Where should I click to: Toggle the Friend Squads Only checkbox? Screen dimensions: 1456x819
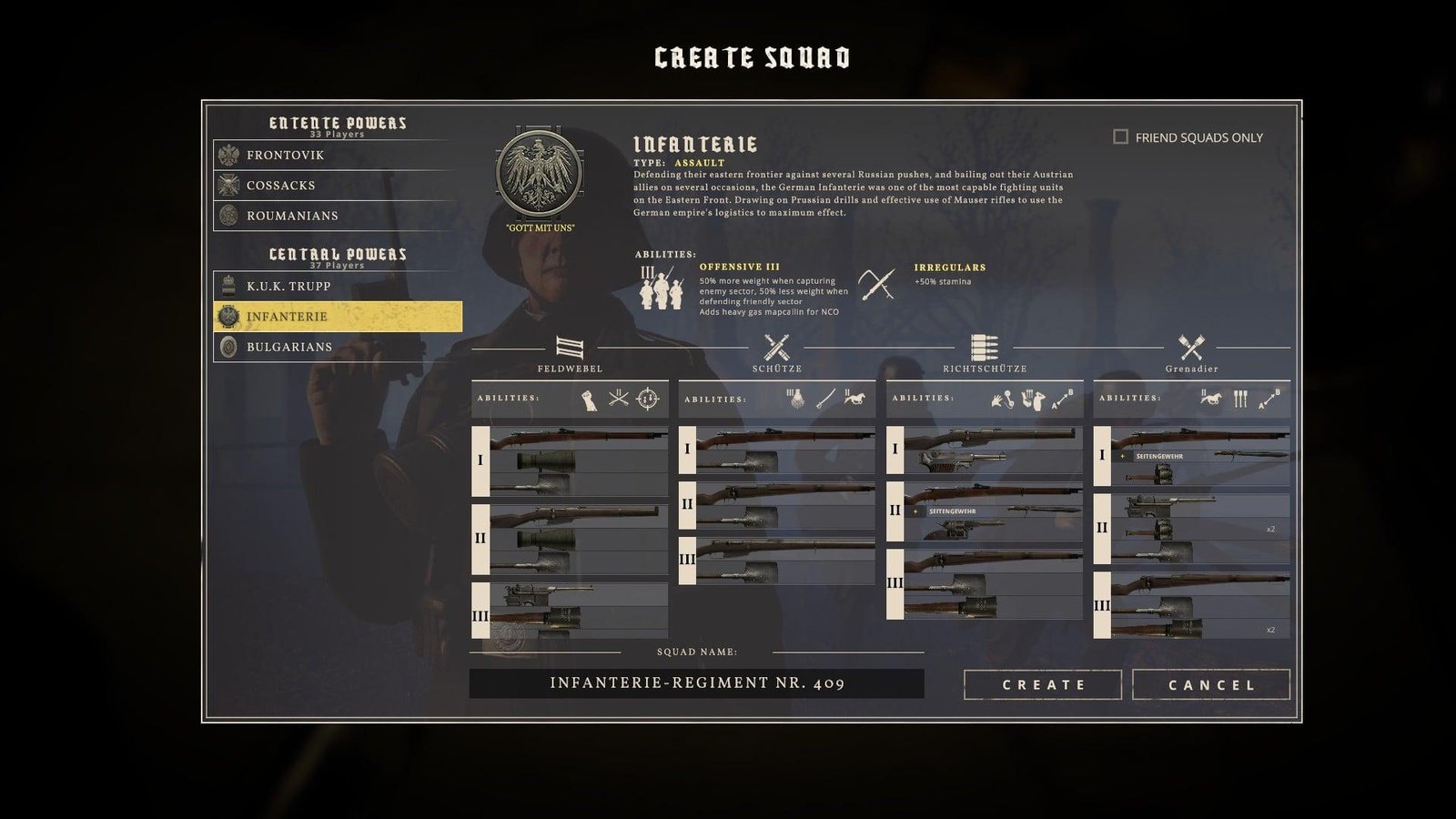1120,137
